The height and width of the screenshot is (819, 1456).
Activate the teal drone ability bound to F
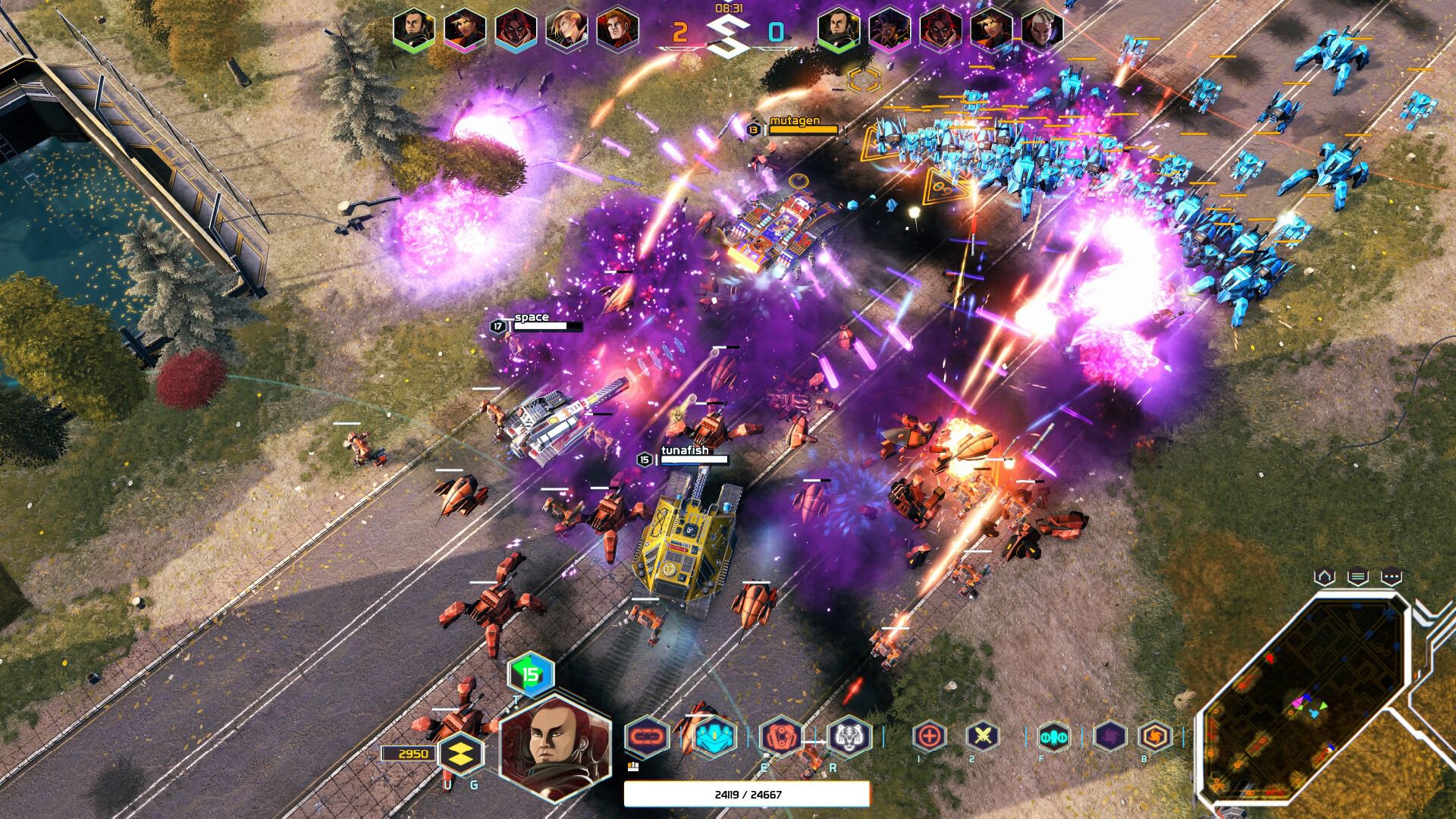click(x=1054, y=736)
